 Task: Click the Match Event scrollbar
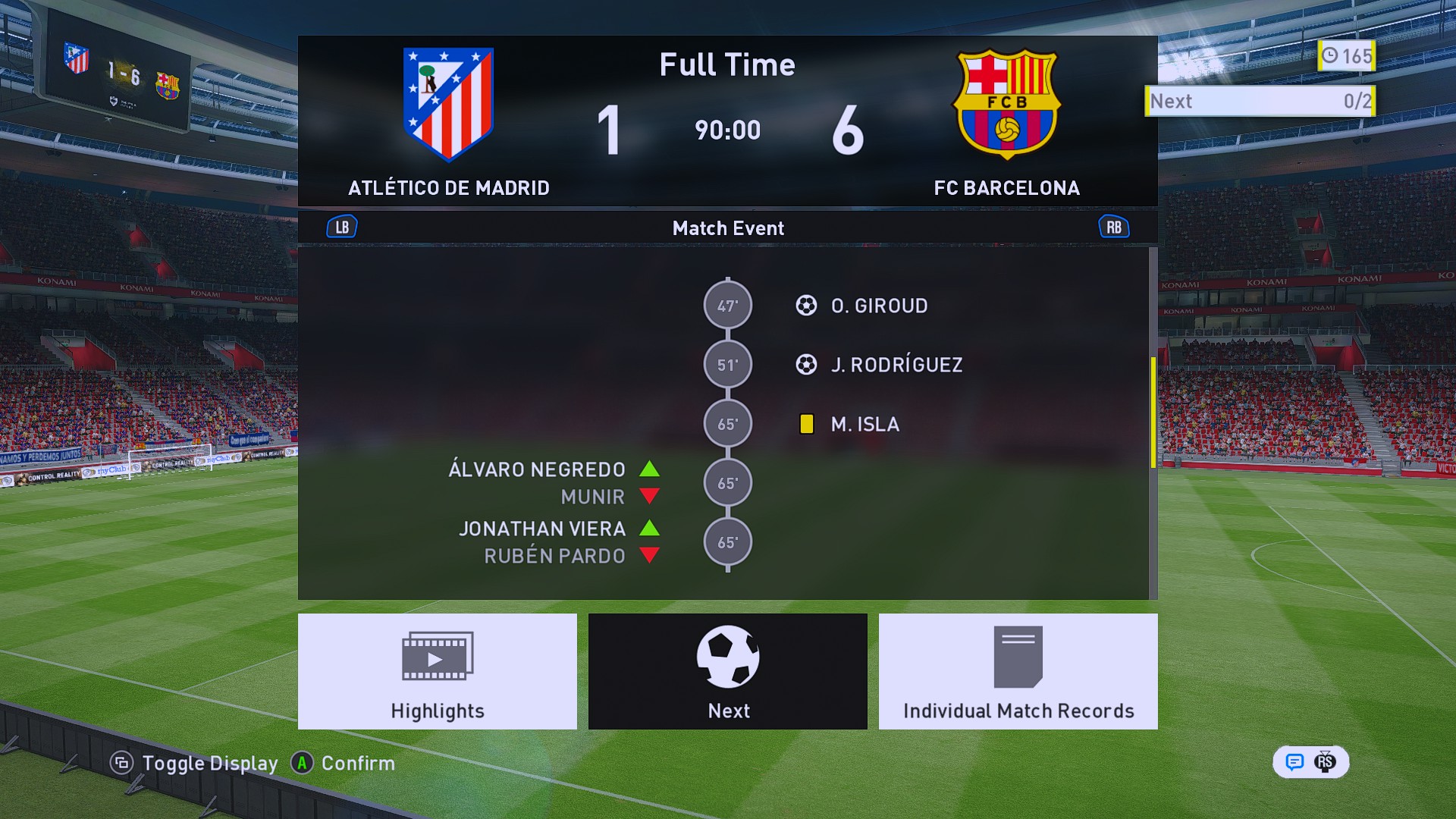coord(1153,413)
